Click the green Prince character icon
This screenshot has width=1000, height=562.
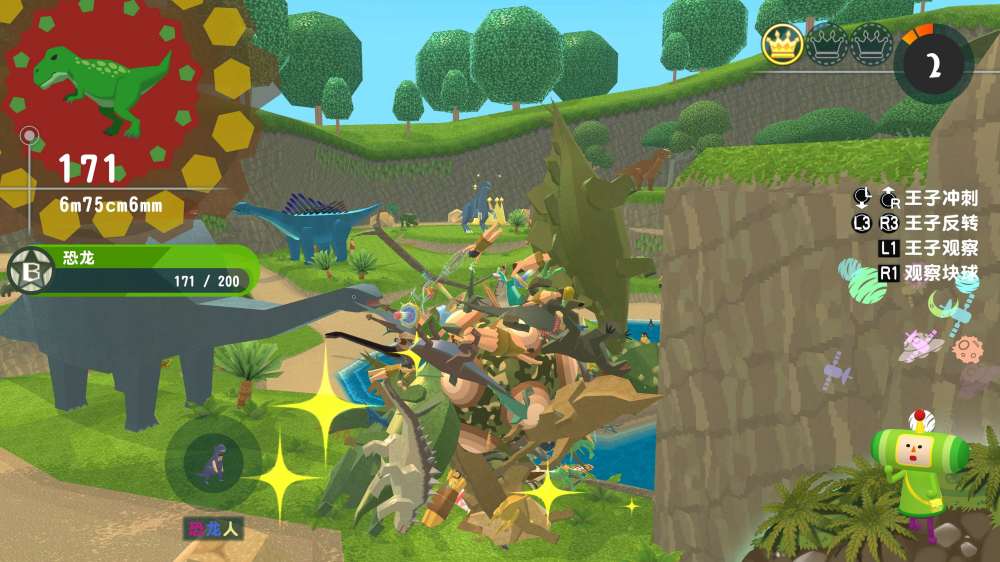[911, 463]
